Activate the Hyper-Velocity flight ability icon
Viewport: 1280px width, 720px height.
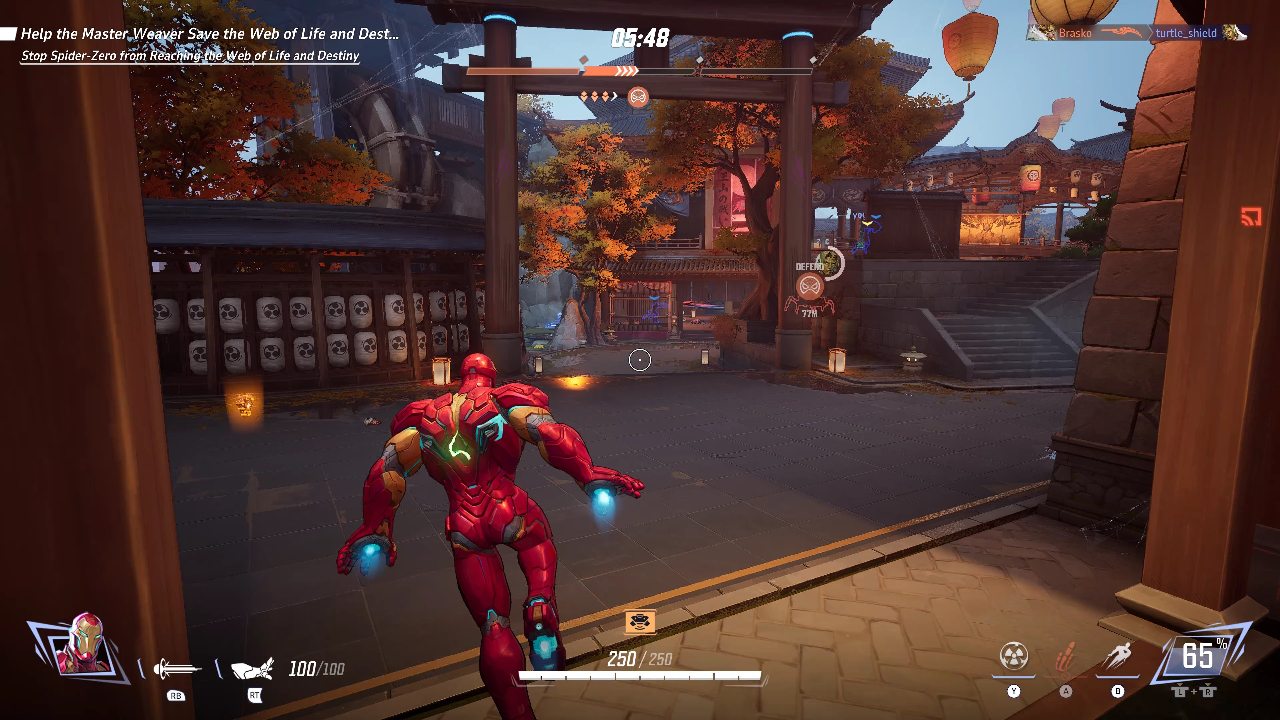(1118, 657)
